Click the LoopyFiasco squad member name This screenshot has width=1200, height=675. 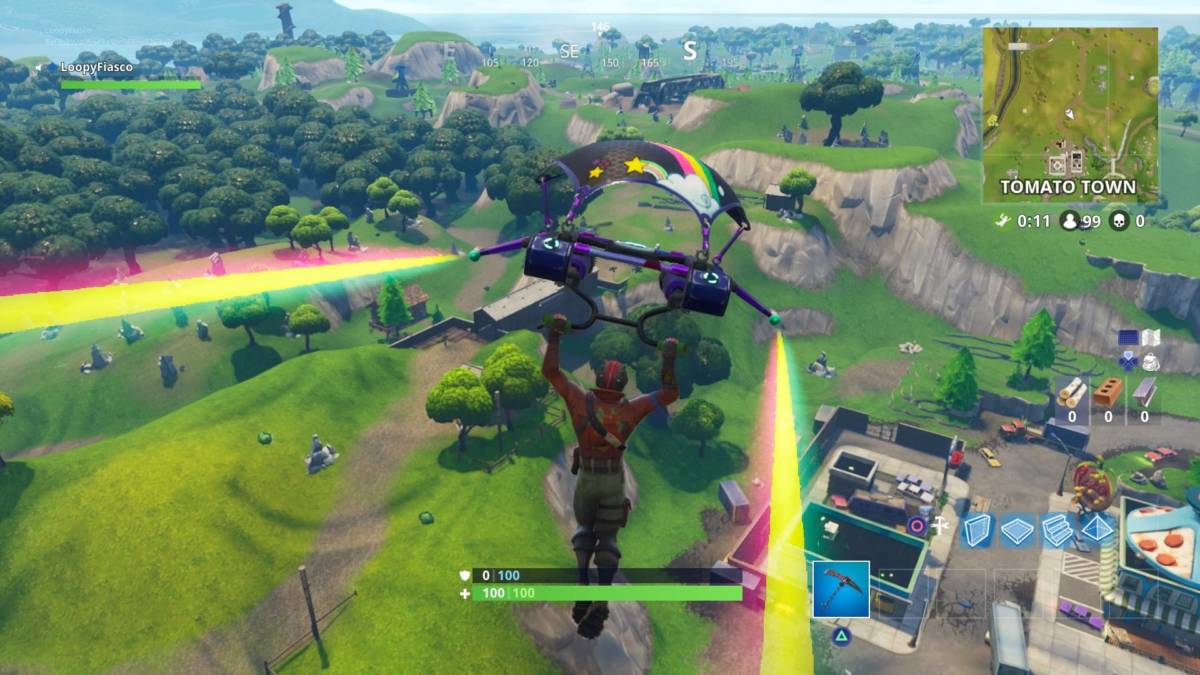[95, 67]
